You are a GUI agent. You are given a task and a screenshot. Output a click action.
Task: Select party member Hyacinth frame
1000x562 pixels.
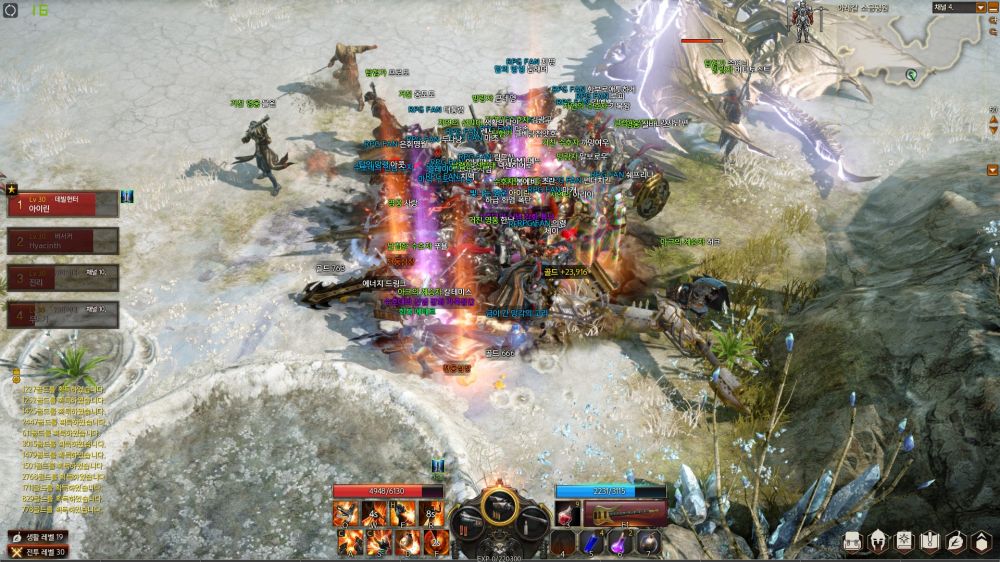pyautogui.click(x=62, y=240)
